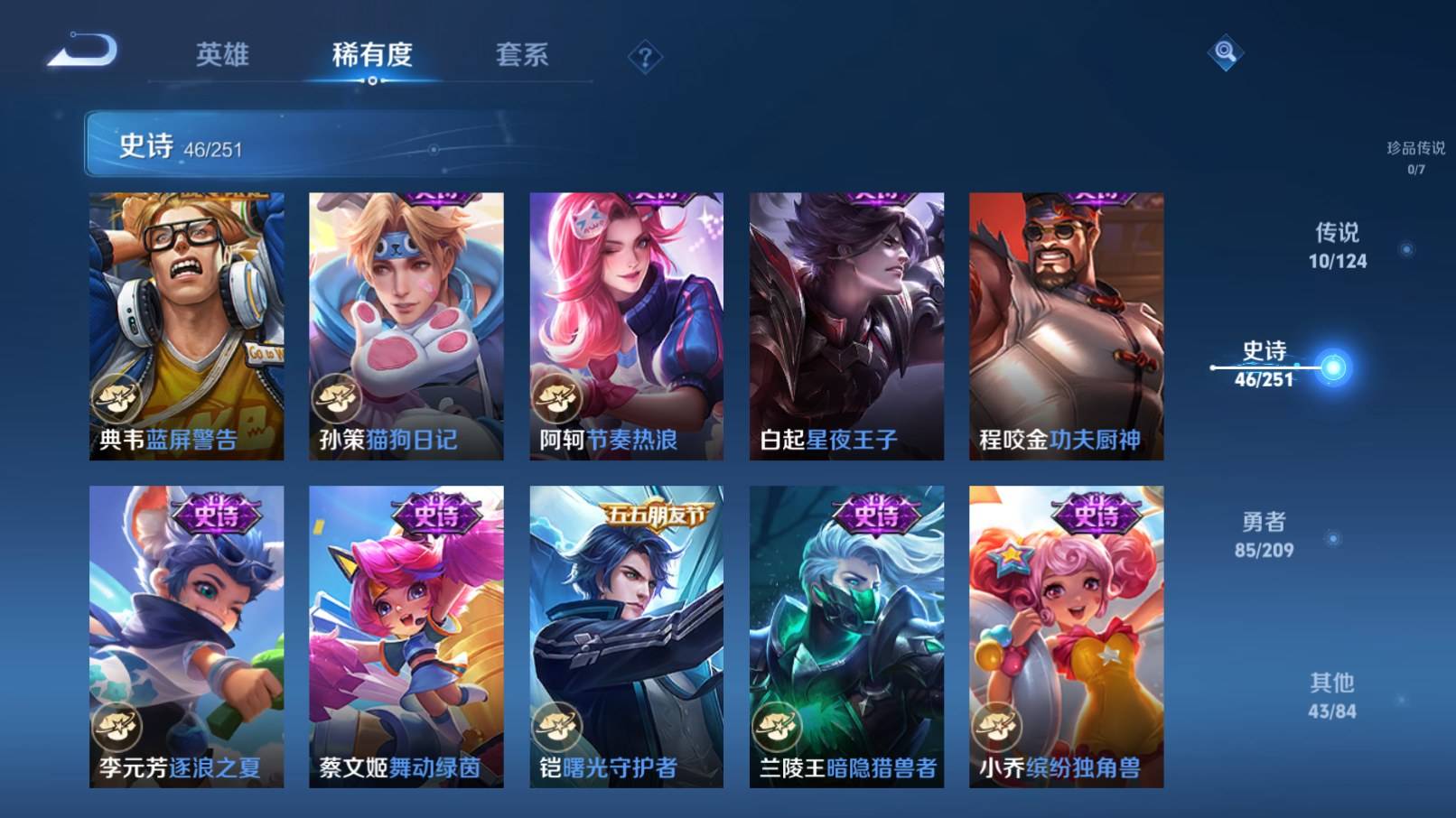Go back using the return arrow
This screenshot has height=818, width=1456.
pos(83,51)
